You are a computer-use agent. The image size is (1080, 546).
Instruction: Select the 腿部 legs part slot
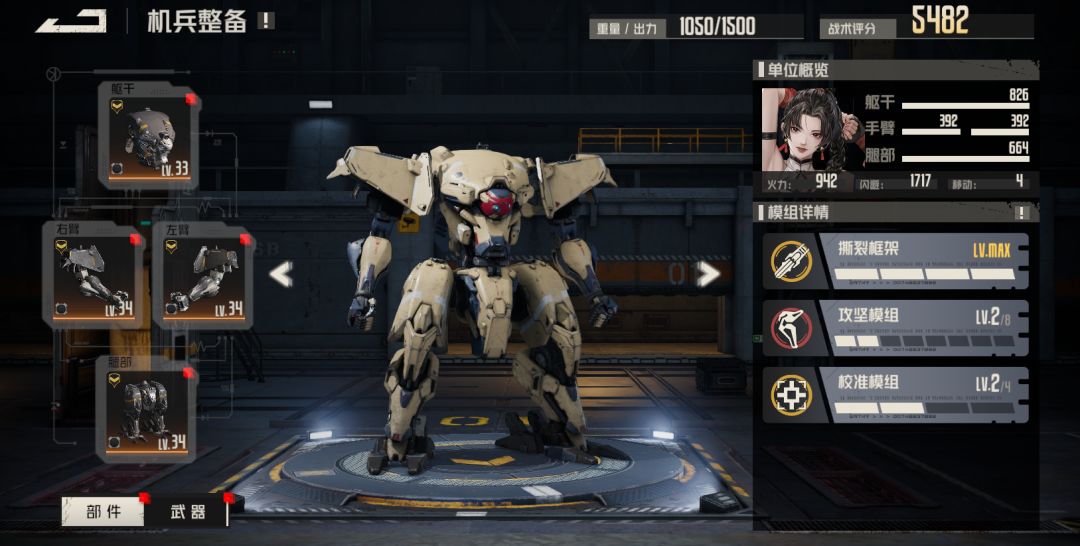pyautogui.click(x=147, y=410)
